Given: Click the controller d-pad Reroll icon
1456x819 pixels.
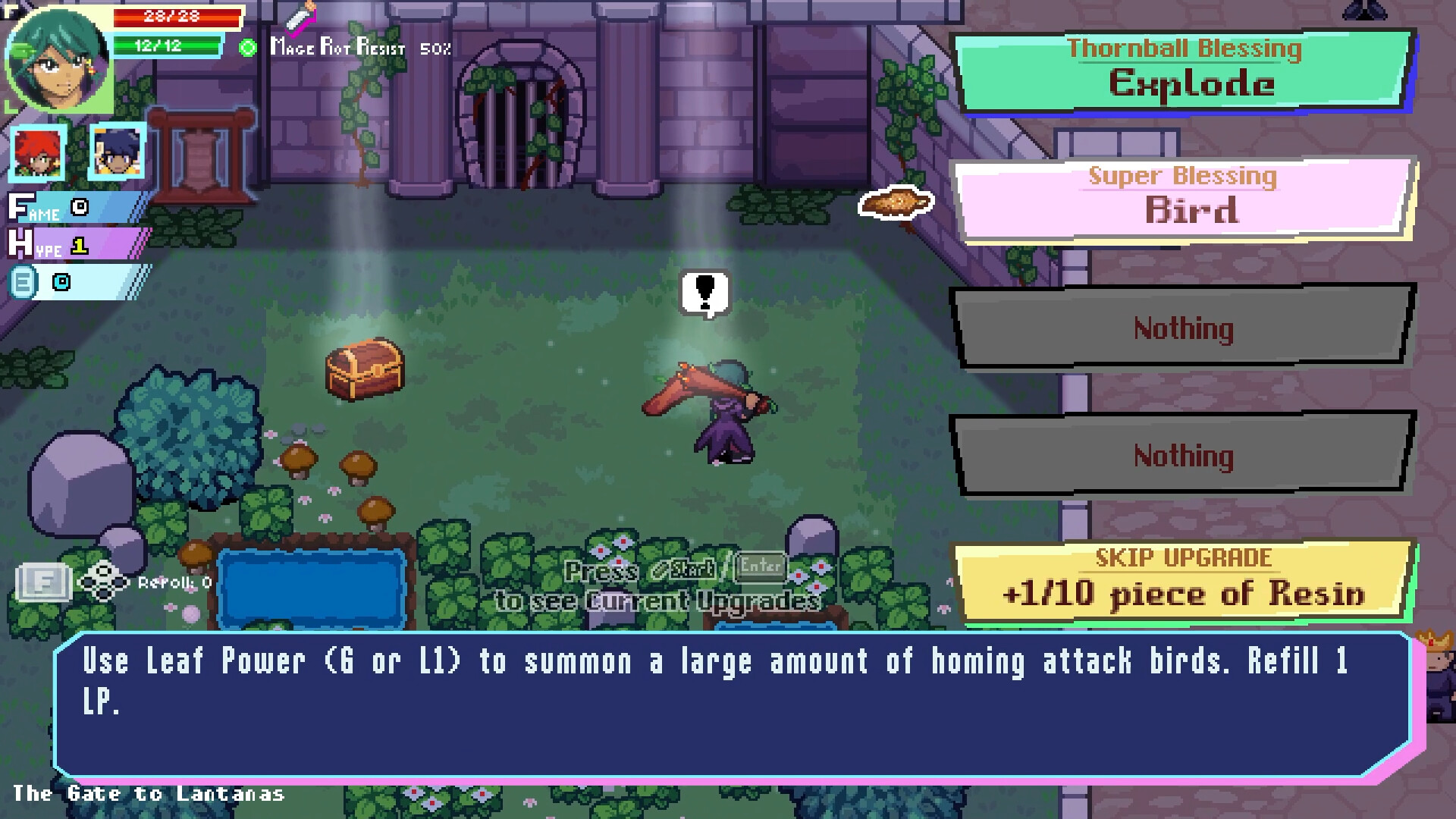Looking at the screenshot, I should pos(104,582).
